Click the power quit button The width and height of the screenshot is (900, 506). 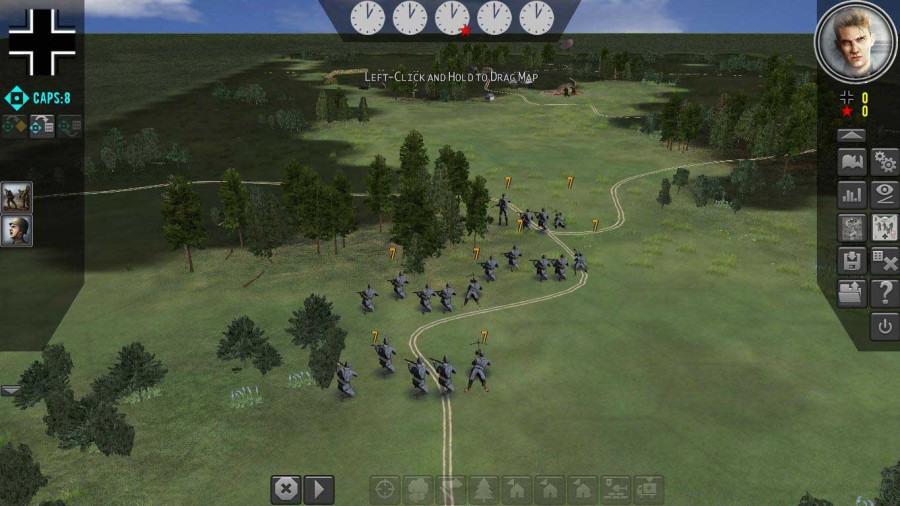pyautogui.click(x=884, y=326)
